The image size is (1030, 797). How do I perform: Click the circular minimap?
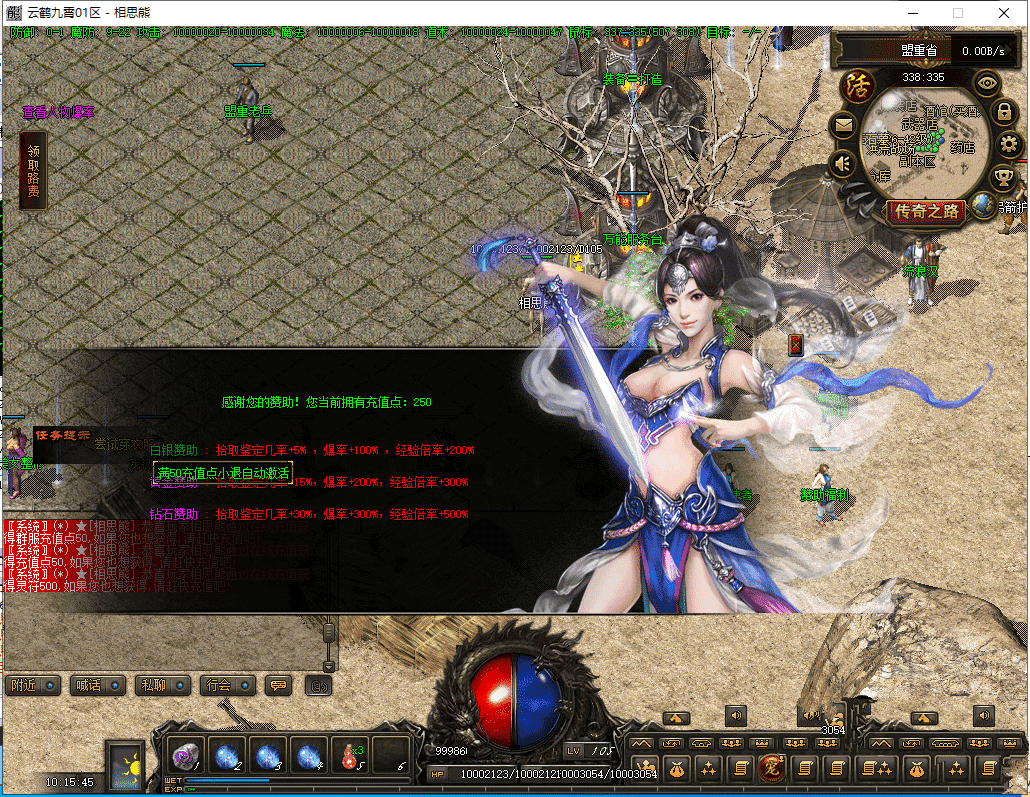[919, 140]
